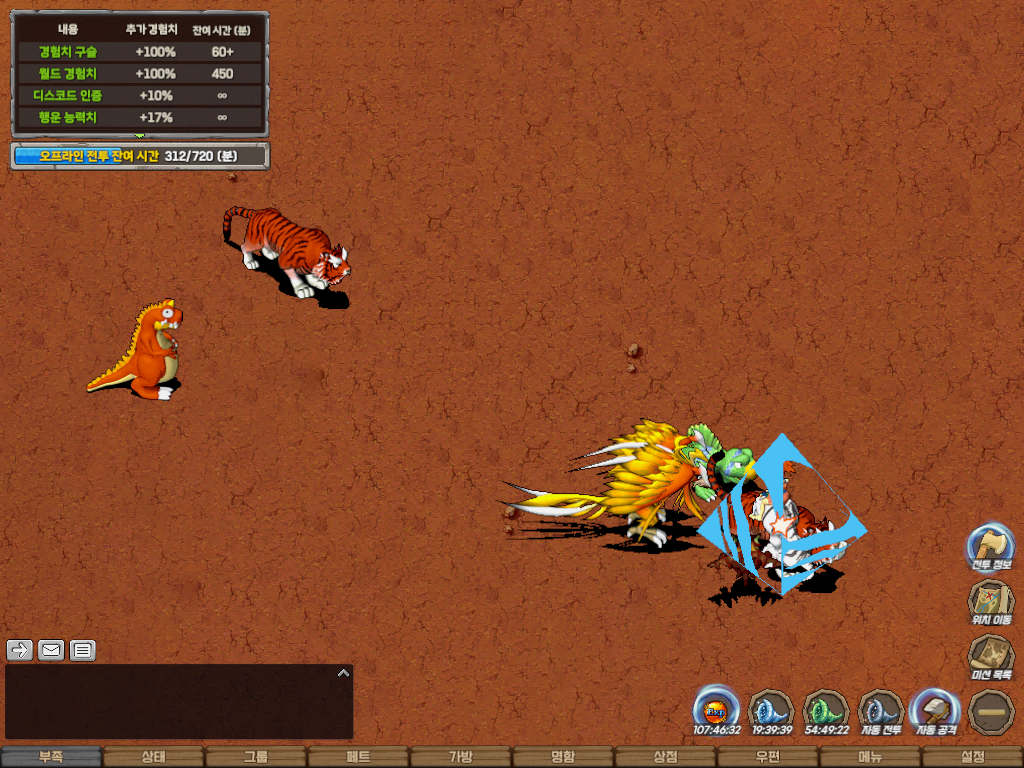Toggle 자동 전투 auto battle icon
Image resolution: width=1024 pixels, height=768 pixels.
[881, 709]
